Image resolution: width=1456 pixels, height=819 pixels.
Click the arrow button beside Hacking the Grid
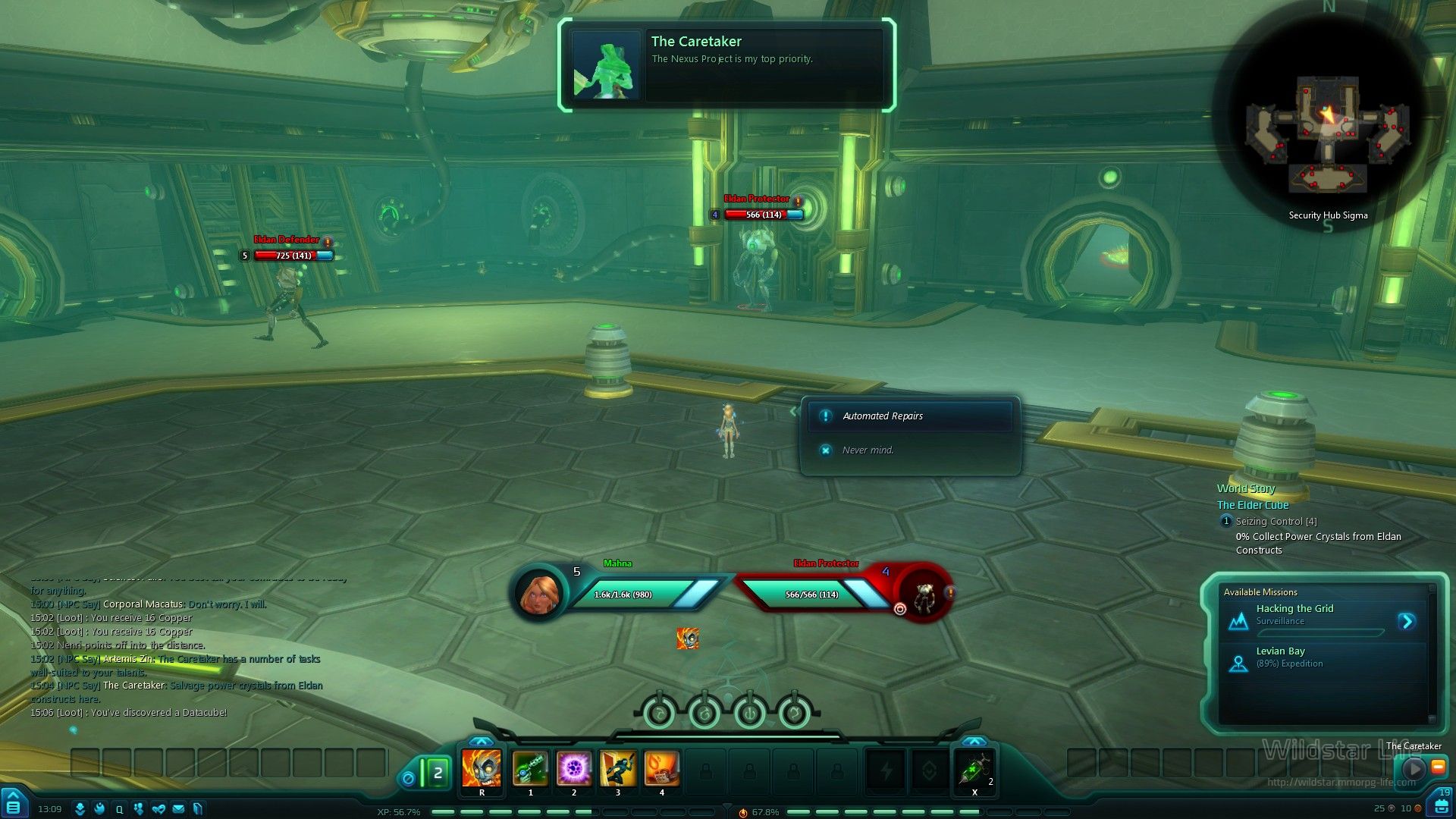pos(1407,622)
